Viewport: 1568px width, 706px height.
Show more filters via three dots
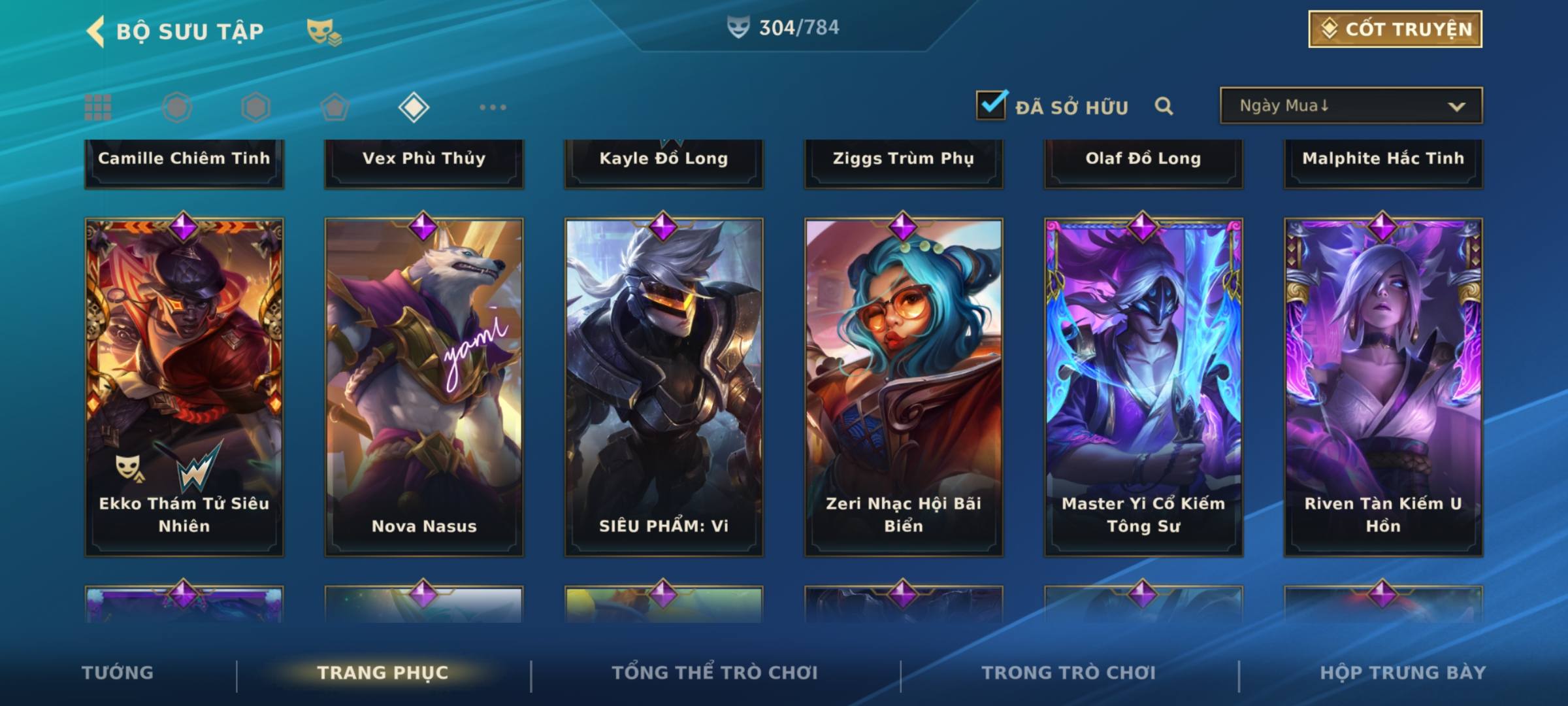click(493, 107)
